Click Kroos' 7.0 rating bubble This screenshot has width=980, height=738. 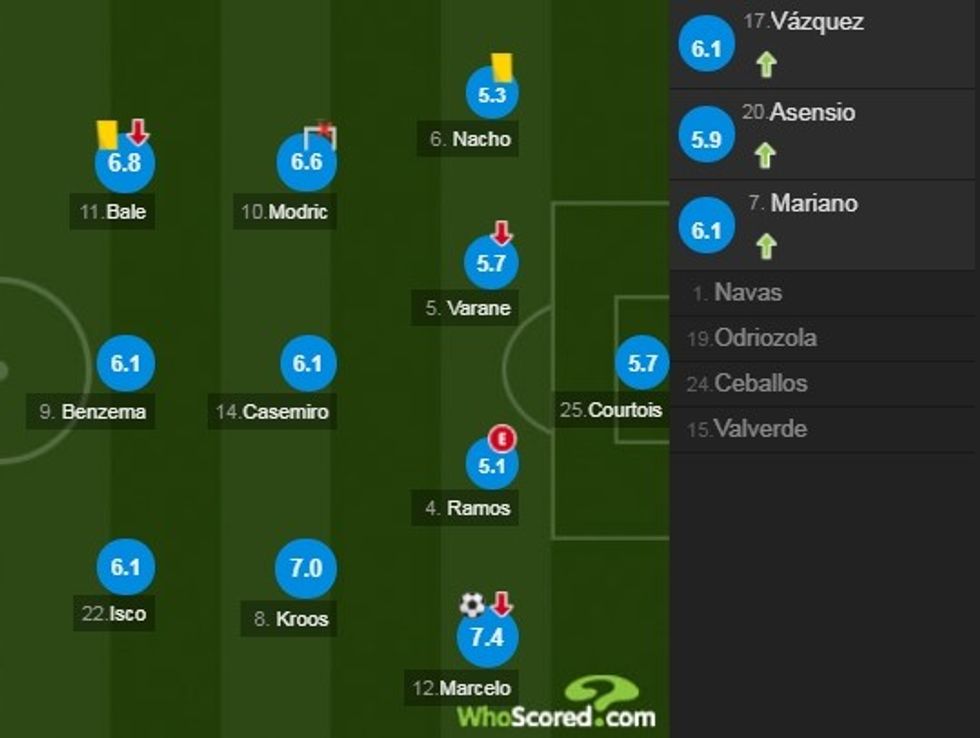306,568
